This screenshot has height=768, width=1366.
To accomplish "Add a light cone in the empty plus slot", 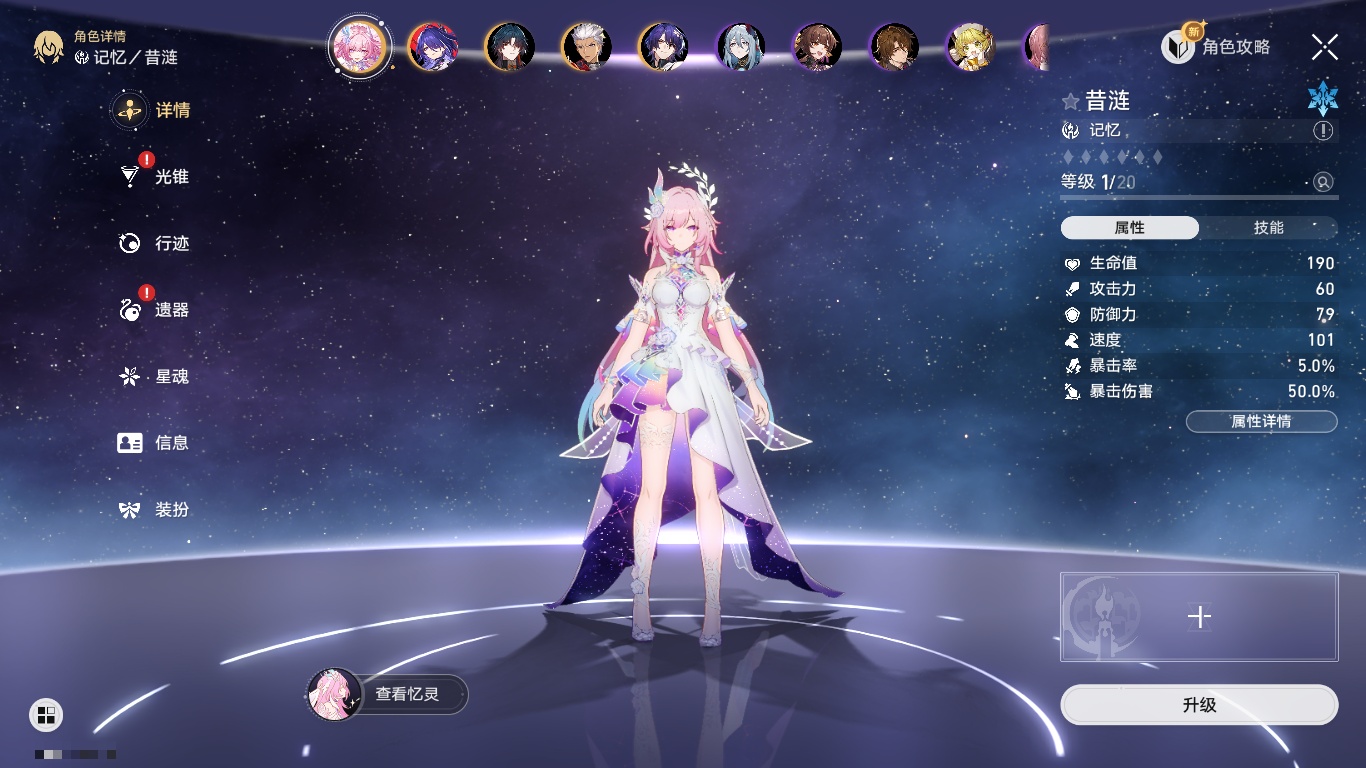I will click(1199, 617).
